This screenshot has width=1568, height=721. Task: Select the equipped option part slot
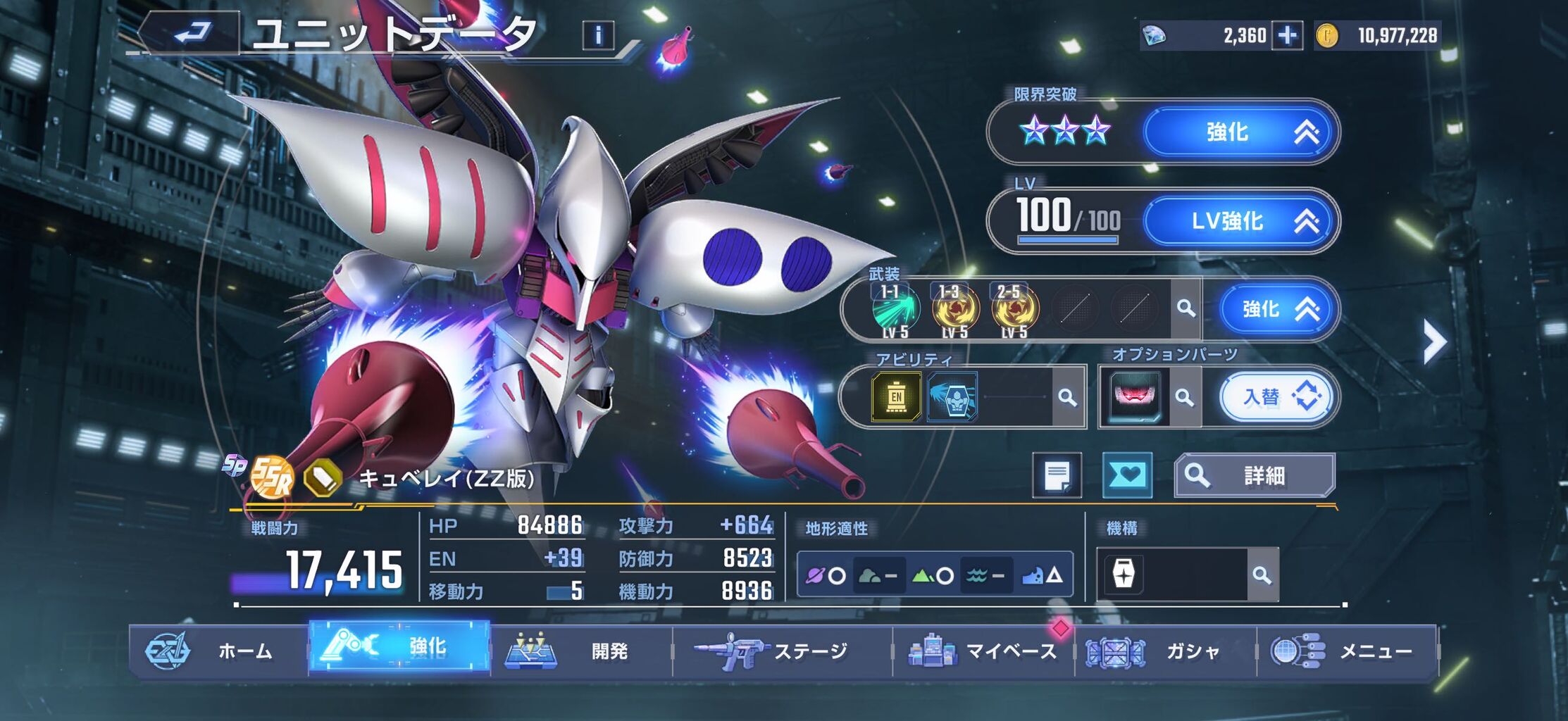[x=1134, y=397]
